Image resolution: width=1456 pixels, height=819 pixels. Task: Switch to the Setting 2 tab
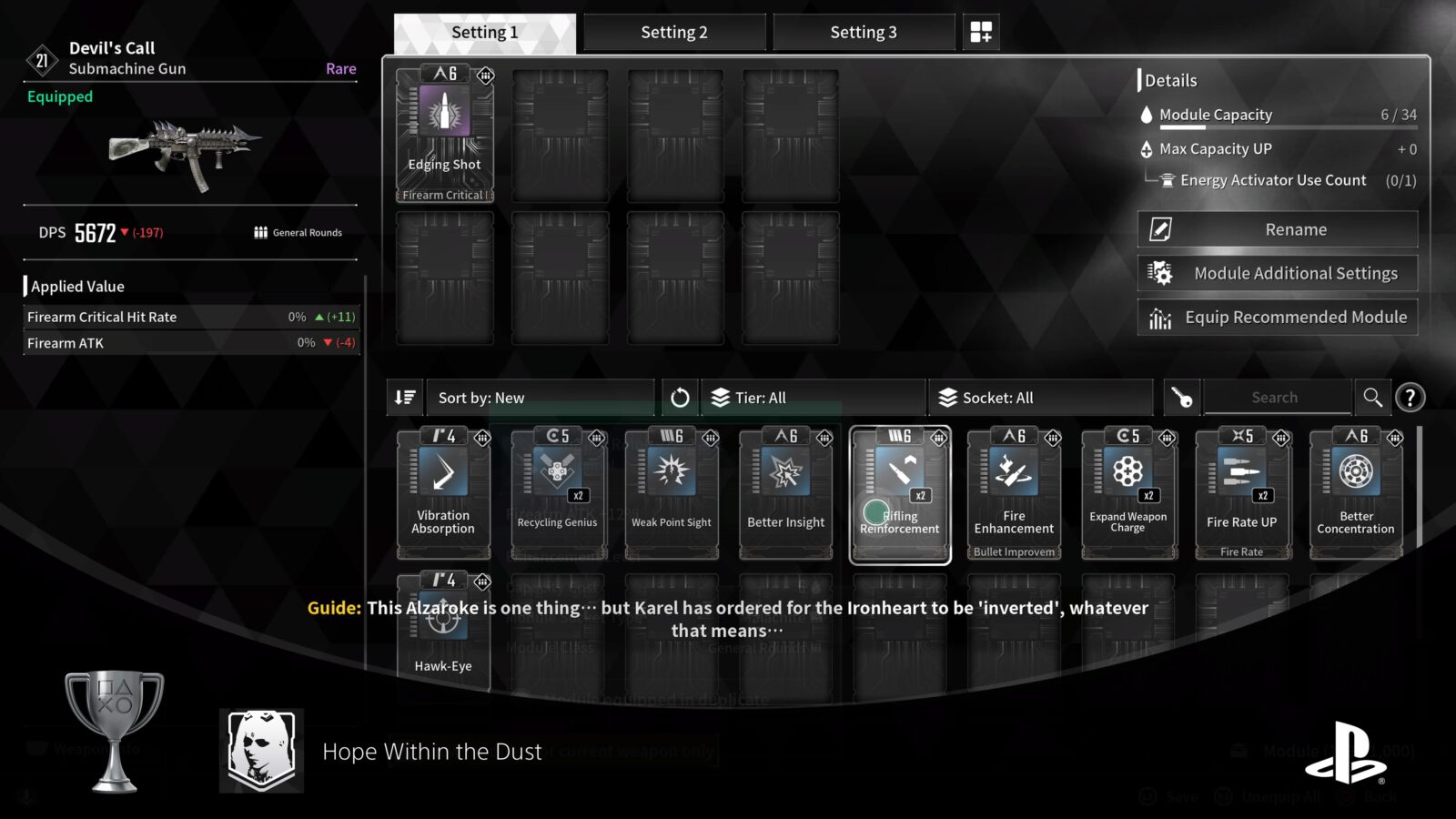674,32
